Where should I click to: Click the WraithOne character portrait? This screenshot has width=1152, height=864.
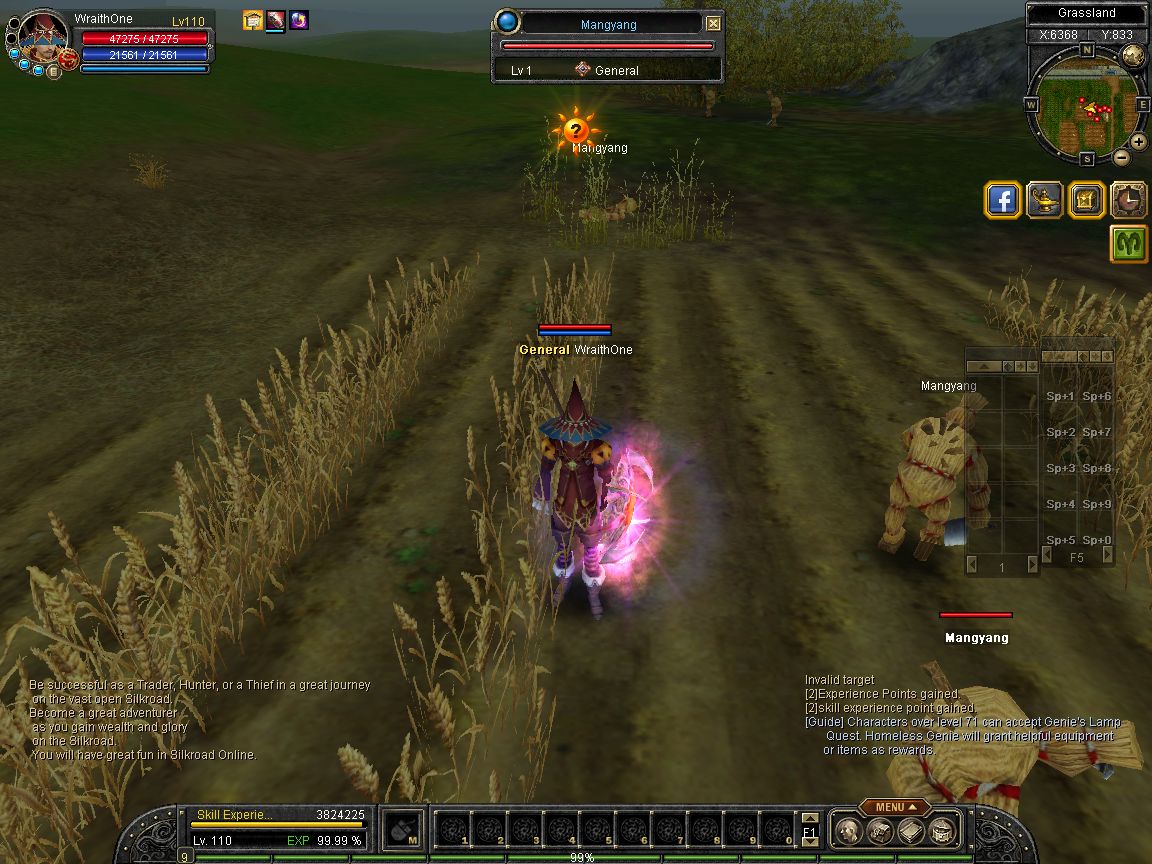pyautogui.click(x=42, y=35)
